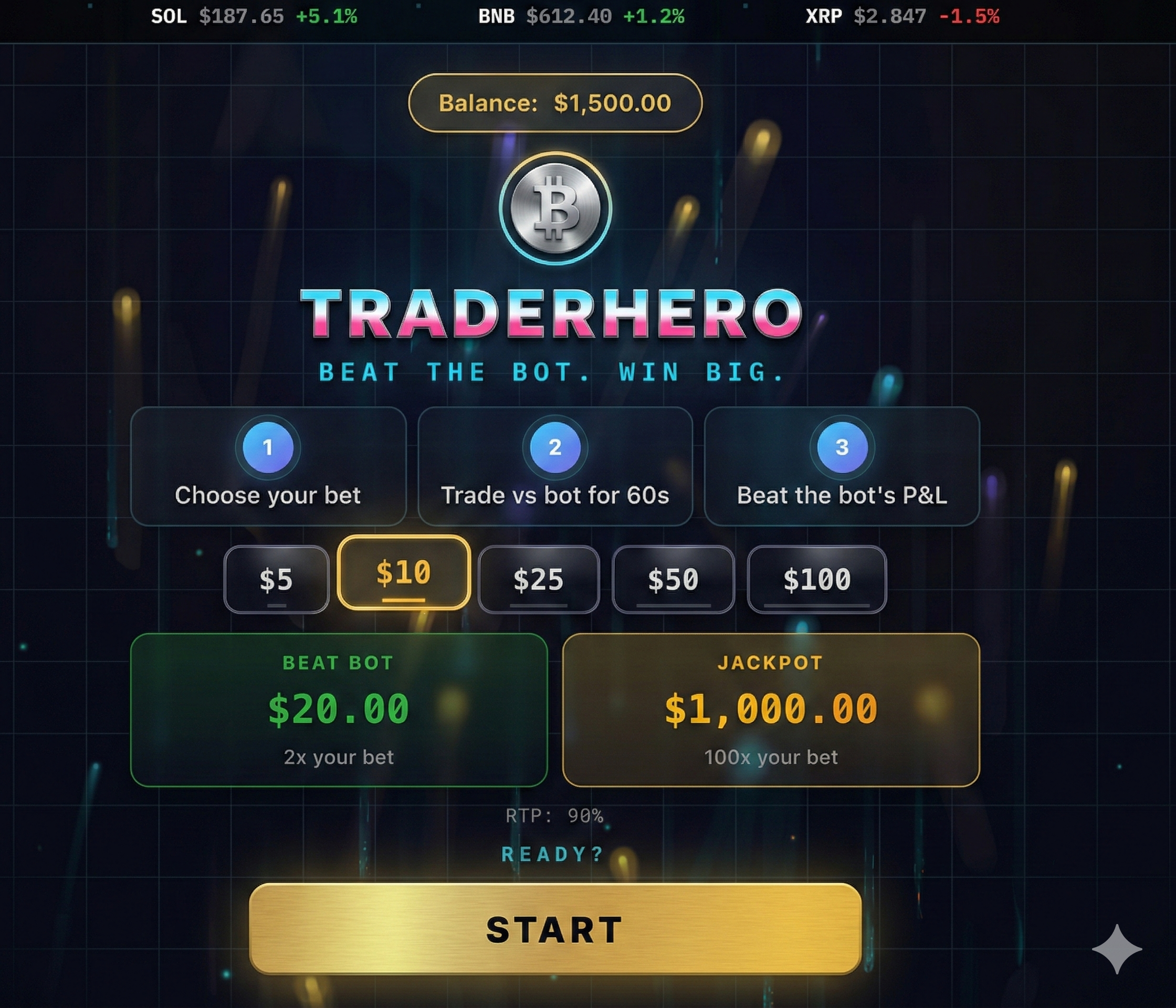1176x1008 pixels.
Task: Click the step 2 numbered circle
Action: [555, 449]
